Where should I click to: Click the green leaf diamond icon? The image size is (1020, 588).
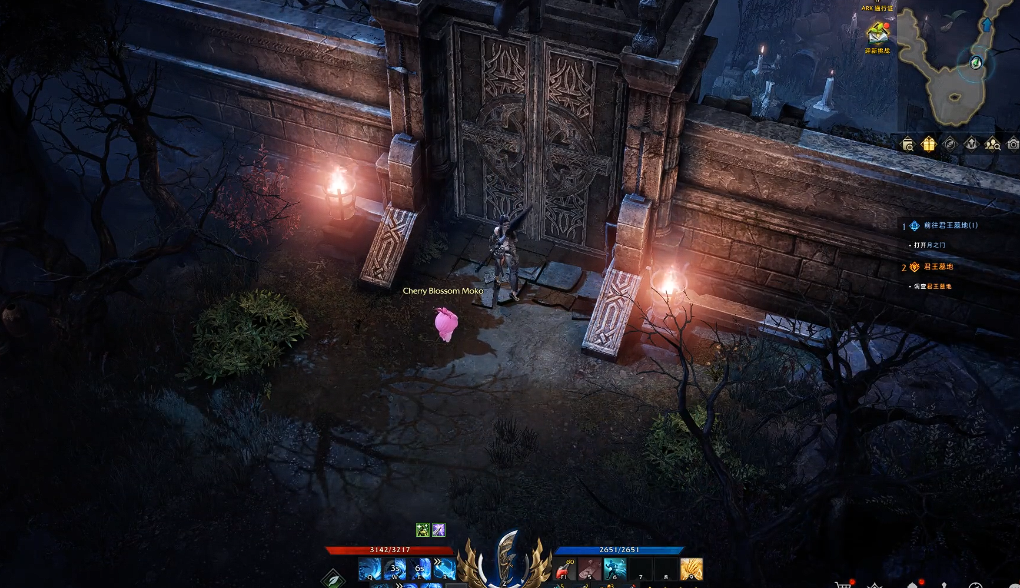[332, 577]
